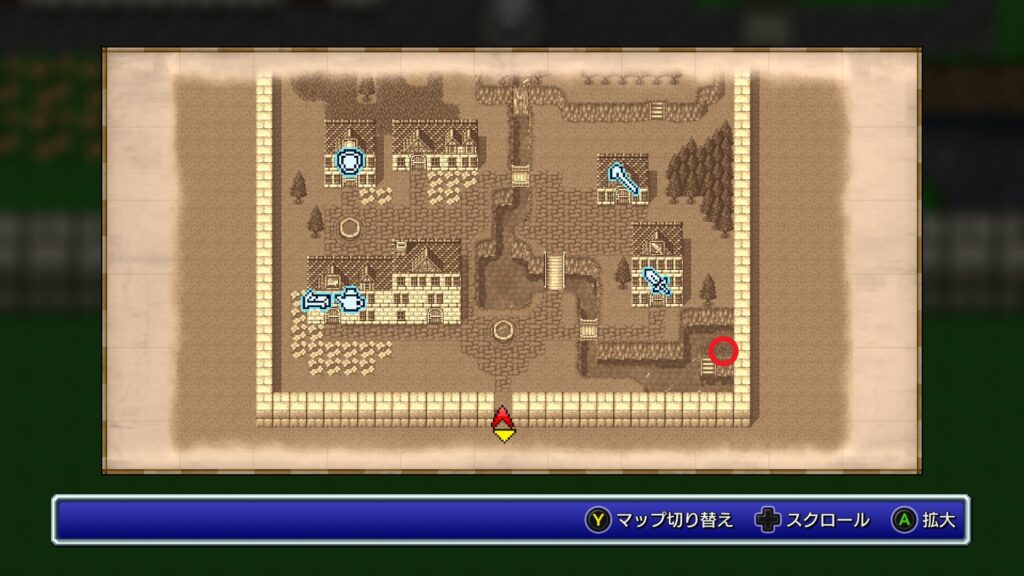Select the shield armor shop marker

[348, 162]
